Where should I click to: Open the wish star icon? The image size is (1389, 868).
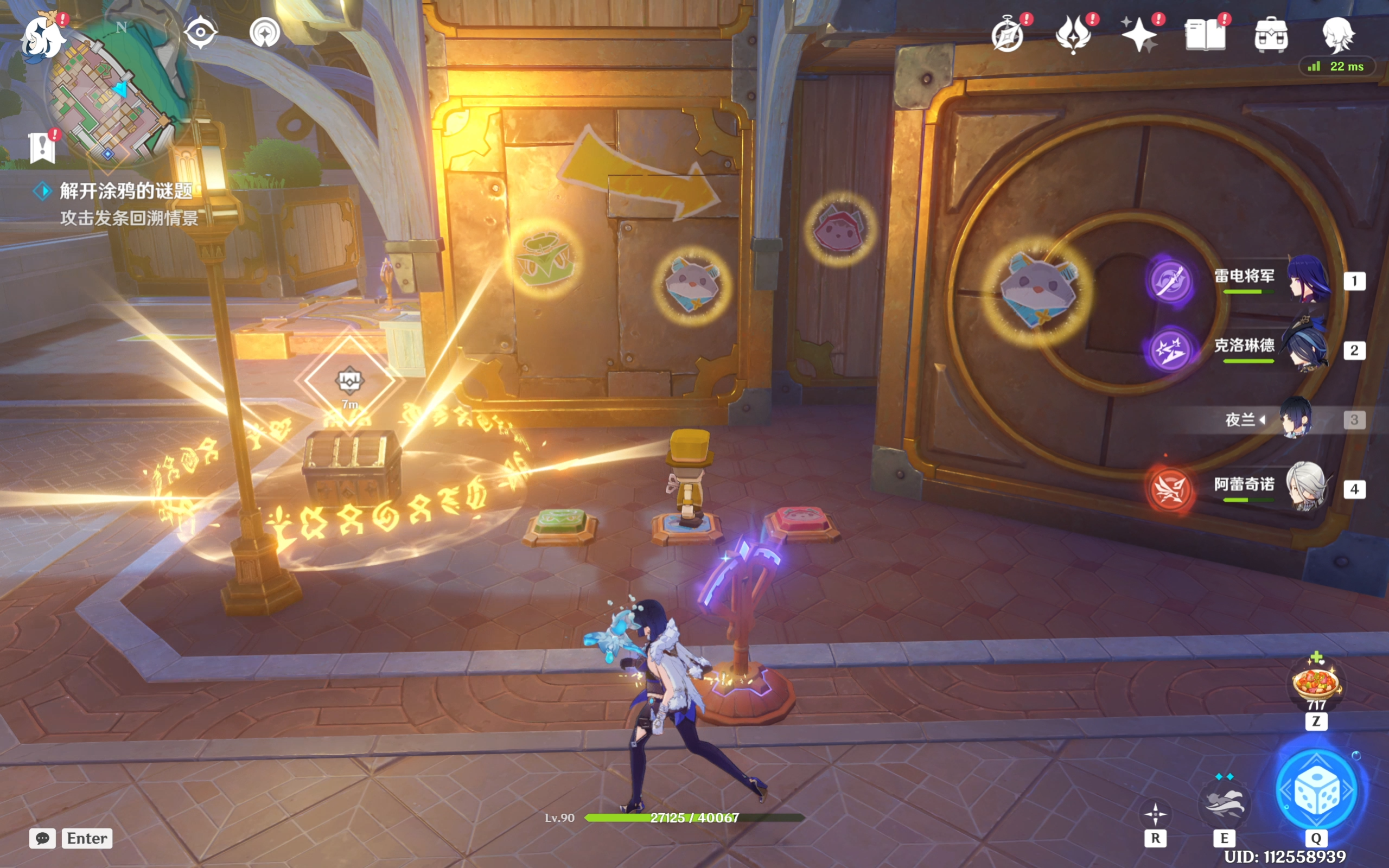click(x=1139, y=34)
